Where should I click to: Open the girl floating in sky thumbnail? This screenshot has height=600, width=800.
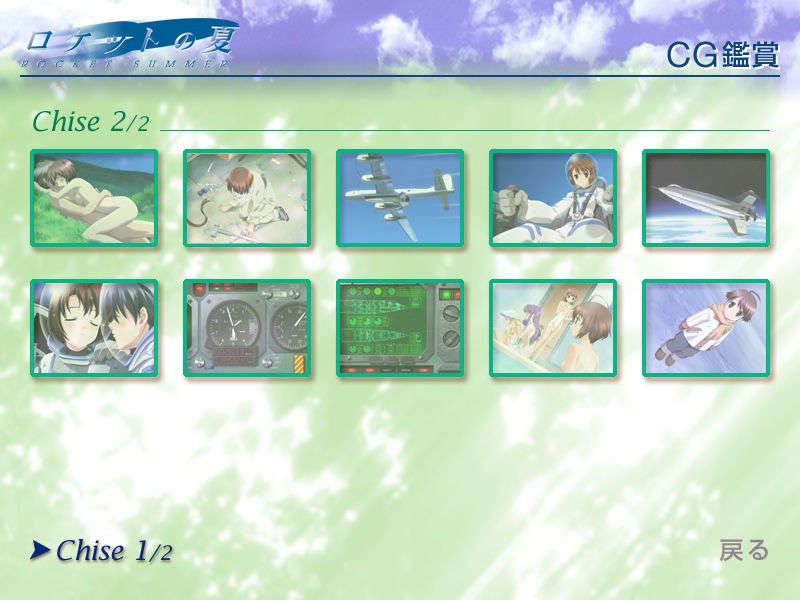706,328
